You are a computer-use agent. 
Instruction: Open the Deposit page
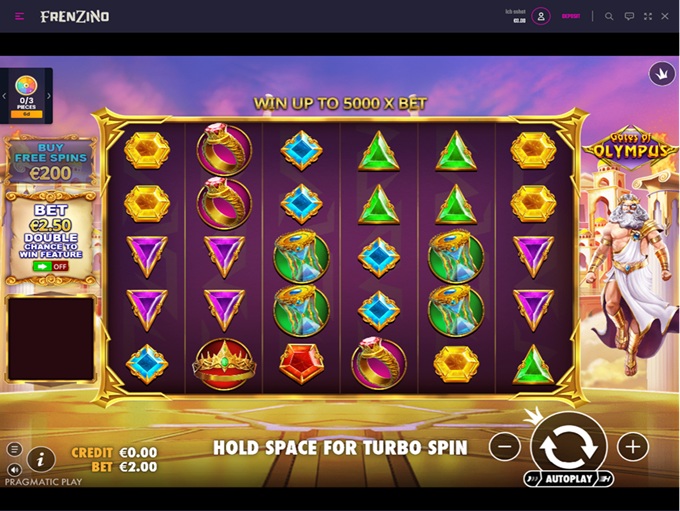point(570,16)
